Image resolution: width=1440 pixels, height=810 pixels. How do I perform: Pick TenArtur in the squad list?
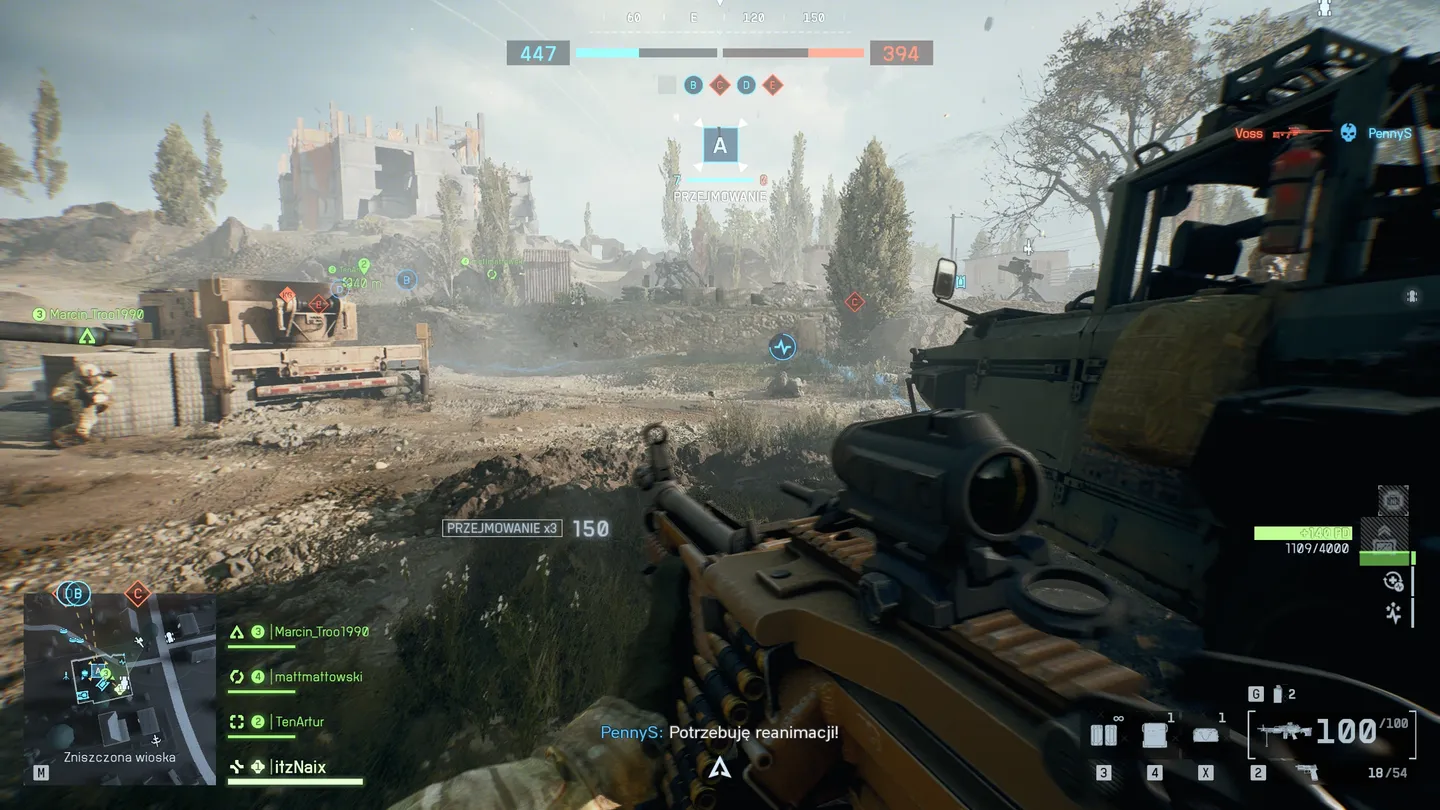tap(298, 722)
